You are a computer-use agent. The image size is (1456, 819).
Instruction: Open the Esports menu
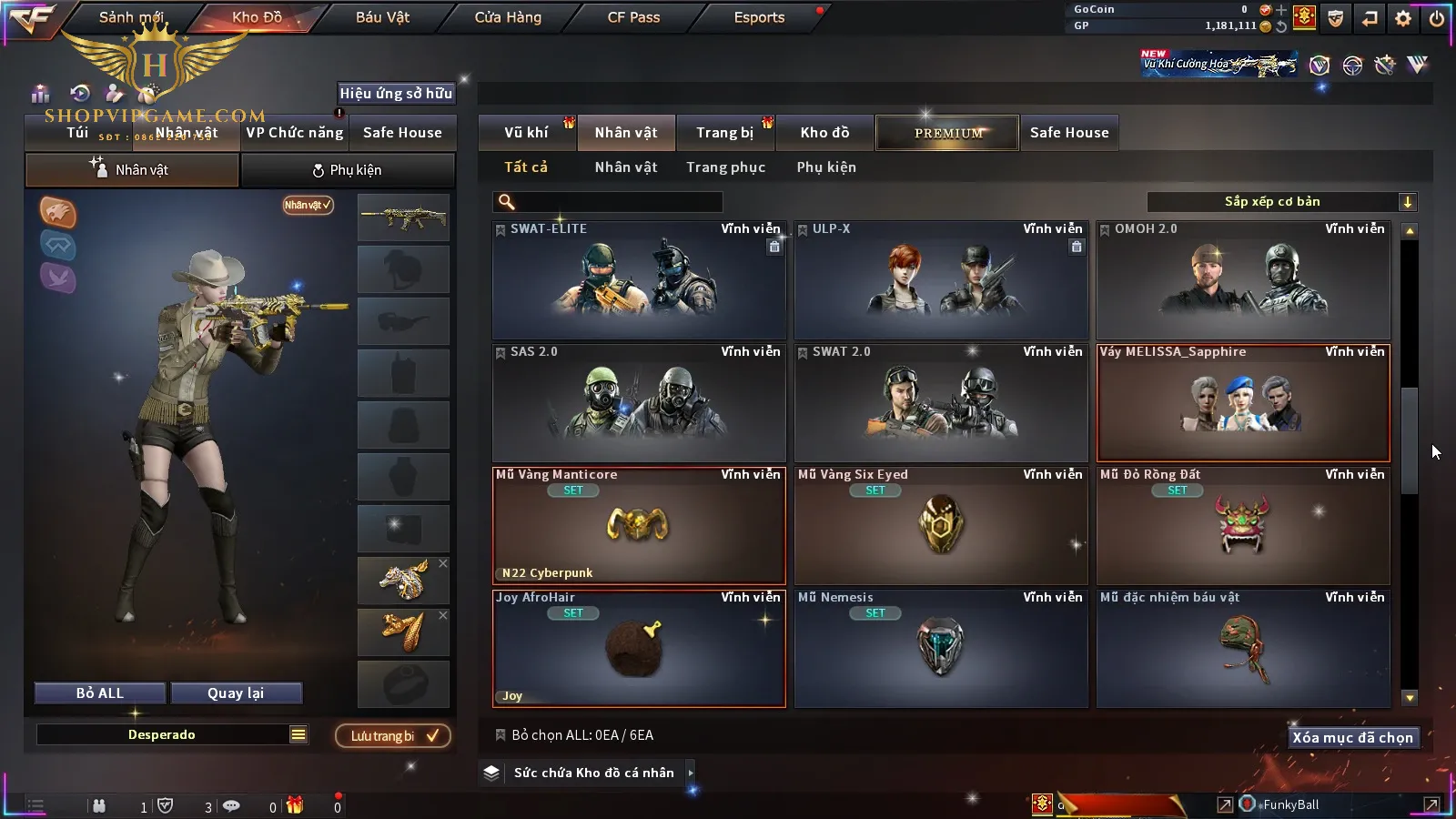(x=759, y=17)
